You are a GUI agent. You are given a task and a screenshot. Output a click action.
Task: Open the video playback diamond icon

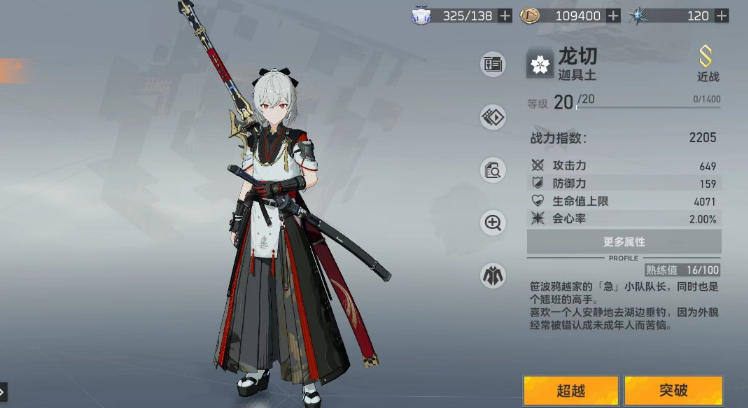492,117
